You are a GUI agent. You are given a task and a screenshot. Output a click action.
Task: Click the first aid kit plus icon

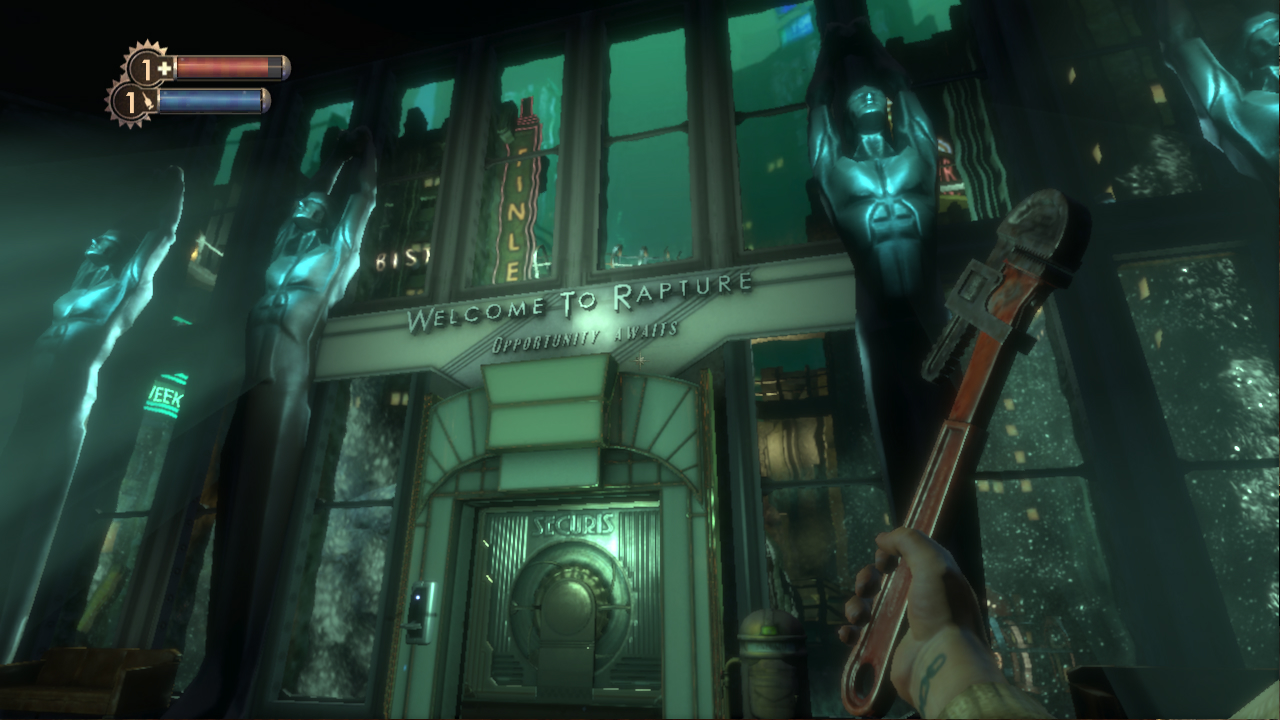163,66
